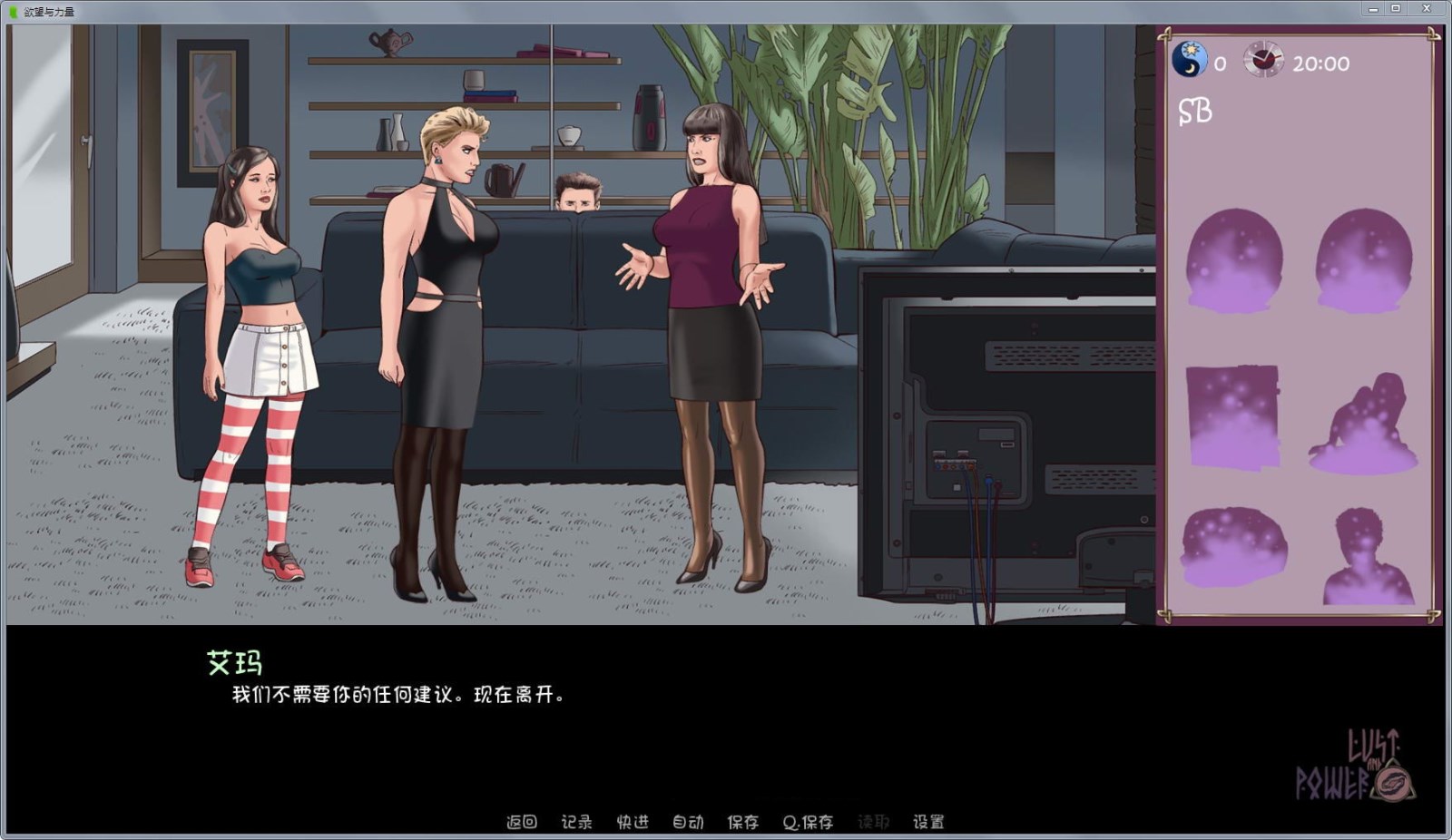Click the square silhouette thumbnail in the SB panel
Screen dimensions: 1452x840
click(1234, 417)
